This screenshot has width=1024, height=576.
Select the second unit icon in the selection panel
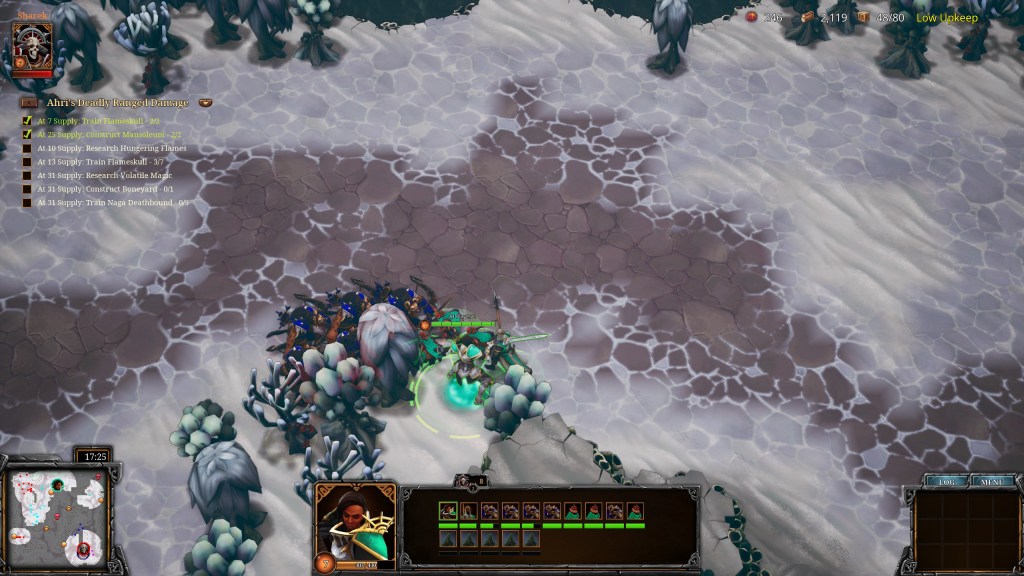point(469,511)
